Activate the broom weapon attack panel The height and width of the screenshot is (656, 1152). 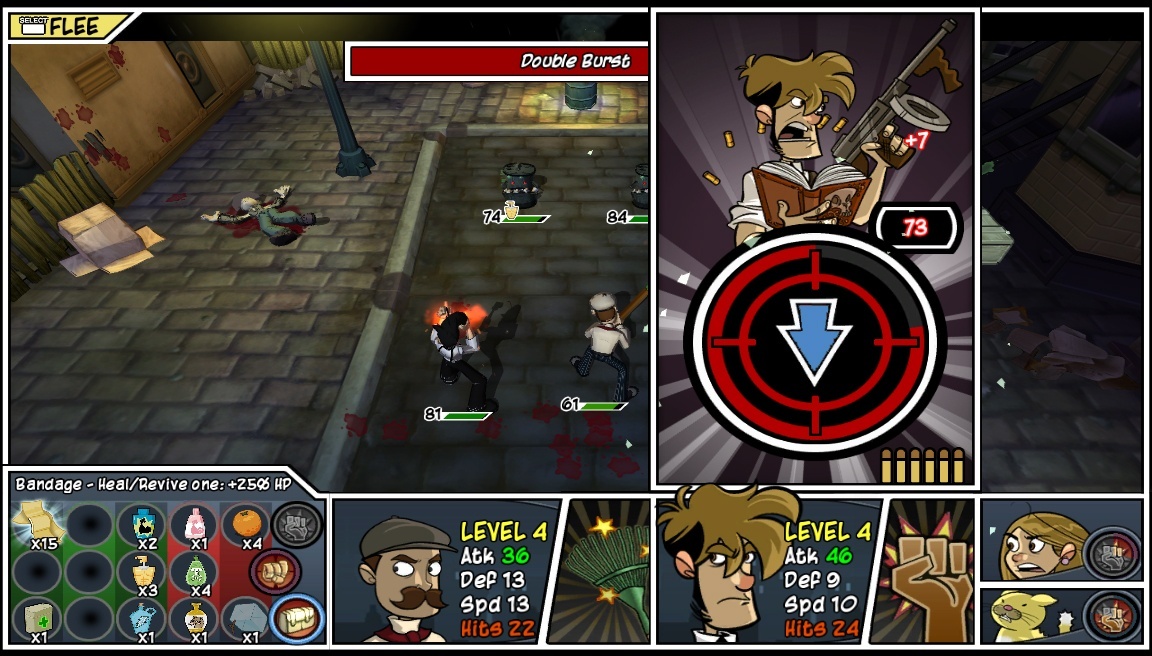pos(608,572)
